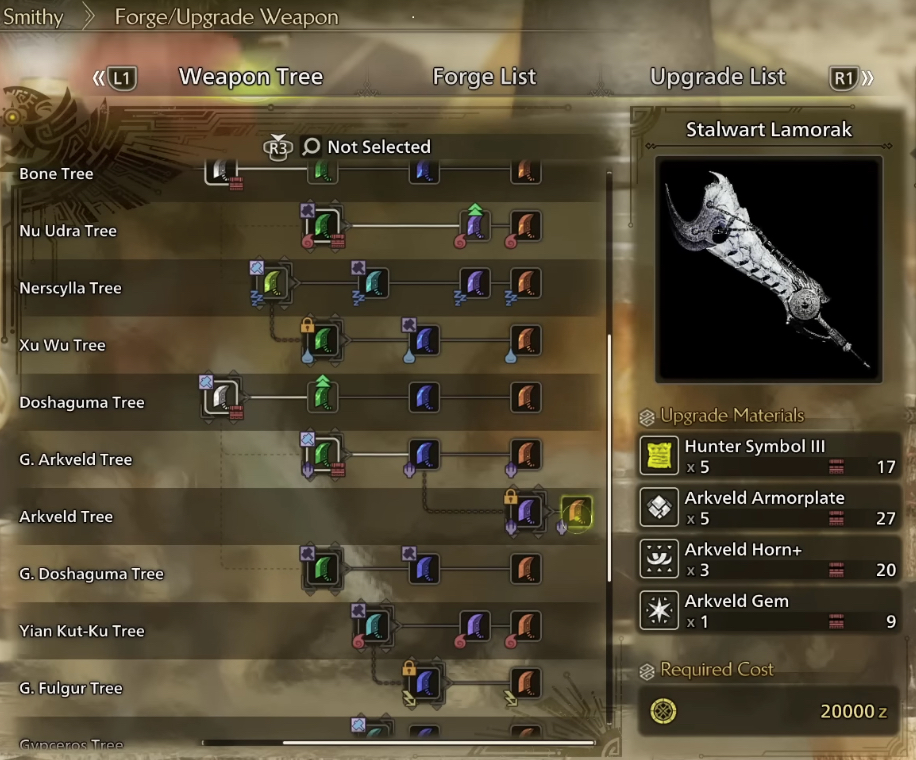Choose the locked weapon in Arkveld Tree
916x760 pixels.
pyautogui.click(x=526, y=513)
